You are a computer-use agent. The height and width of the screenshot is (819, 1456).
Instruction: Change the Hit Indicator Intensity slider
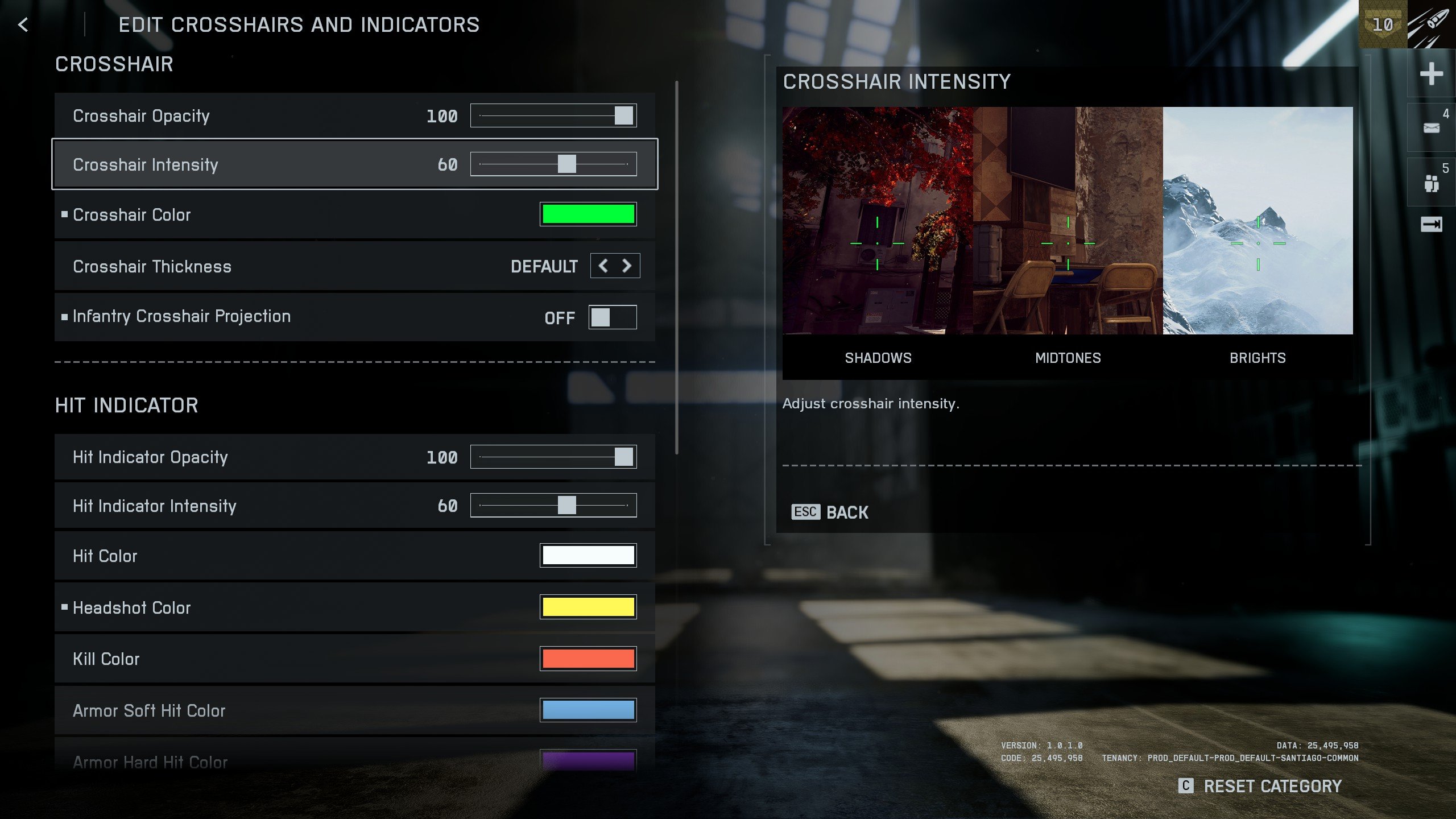coord(566,506)
